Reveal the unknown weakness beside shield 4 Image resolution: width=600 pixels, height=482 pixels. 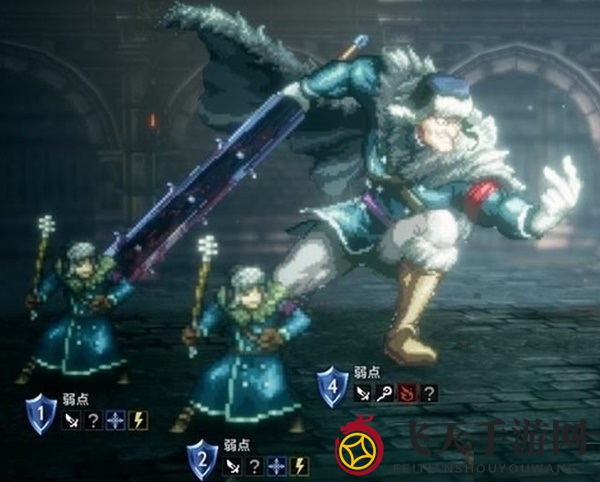click(x=430, y=393)
